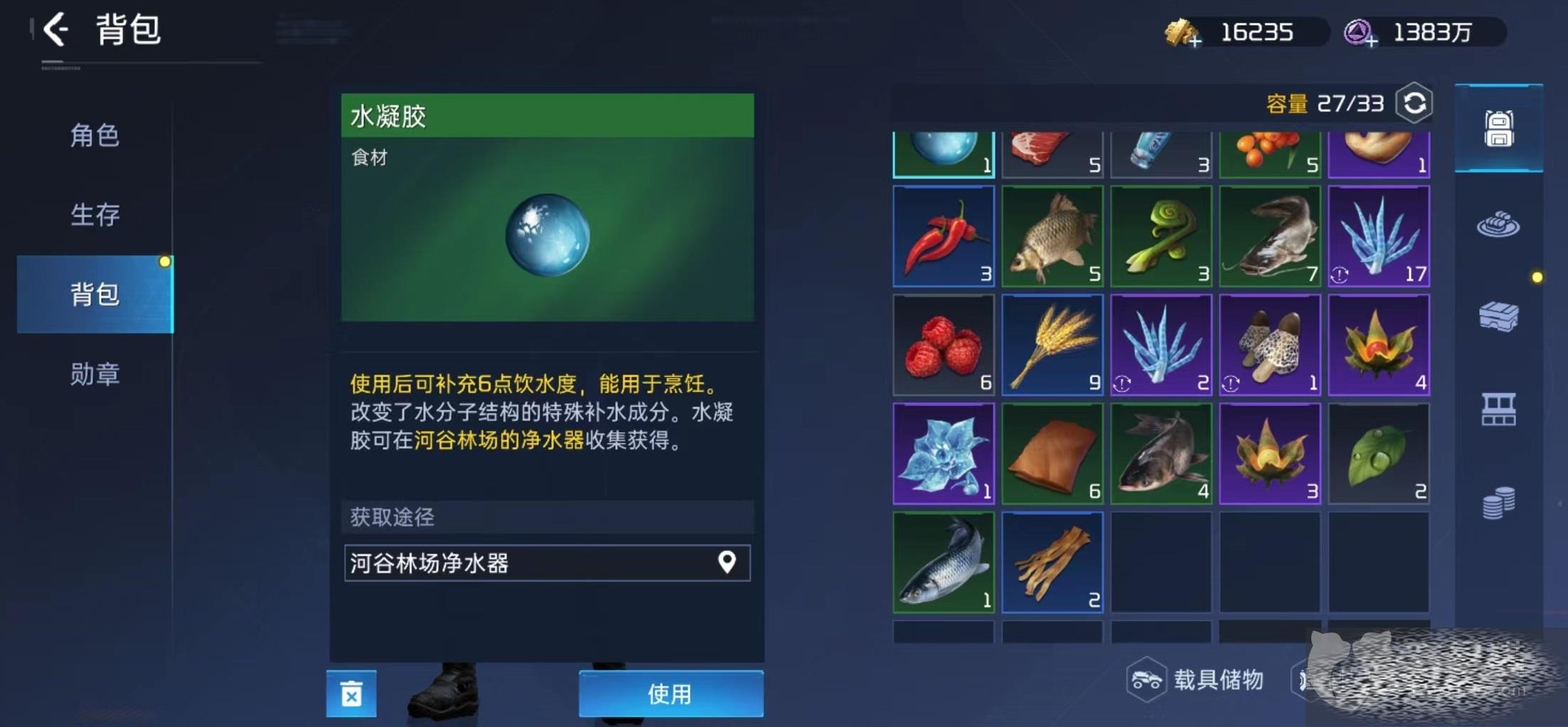
Task: Pick the spotted mushrooms slot
Action: 1269,345
